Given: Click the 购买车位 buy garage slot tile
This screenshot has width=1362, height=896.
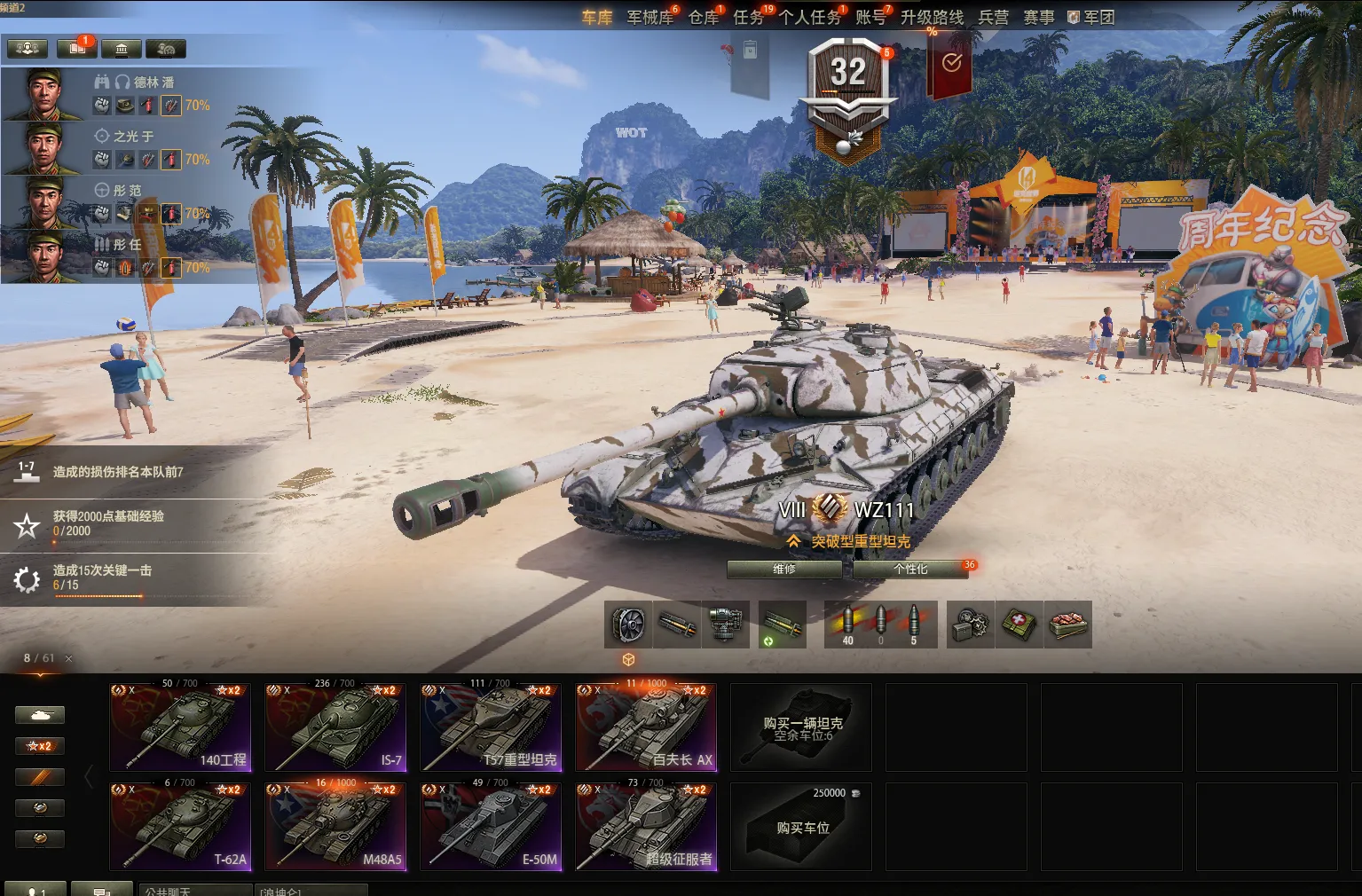Looking at the screenshot, I should (x=801, y=827).
